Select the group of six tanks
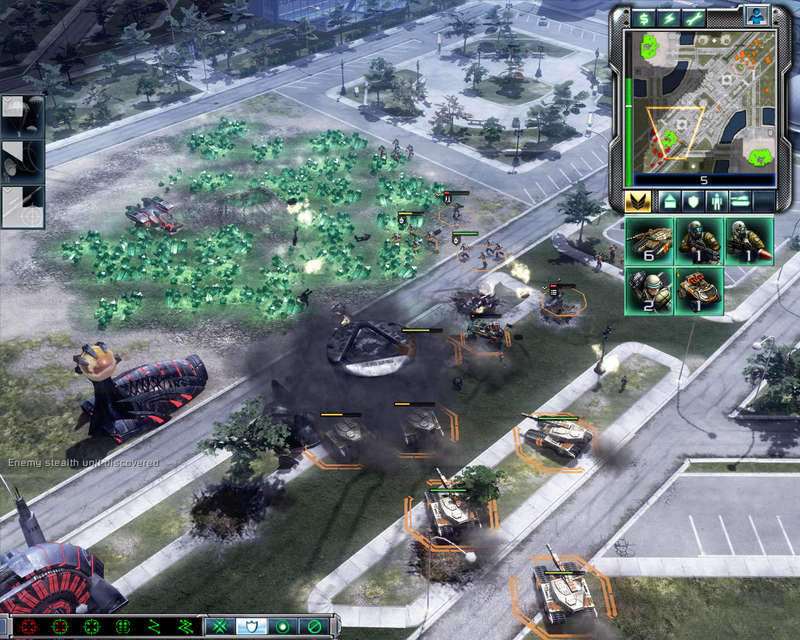800x640 pixels. [x=650, y=242]
